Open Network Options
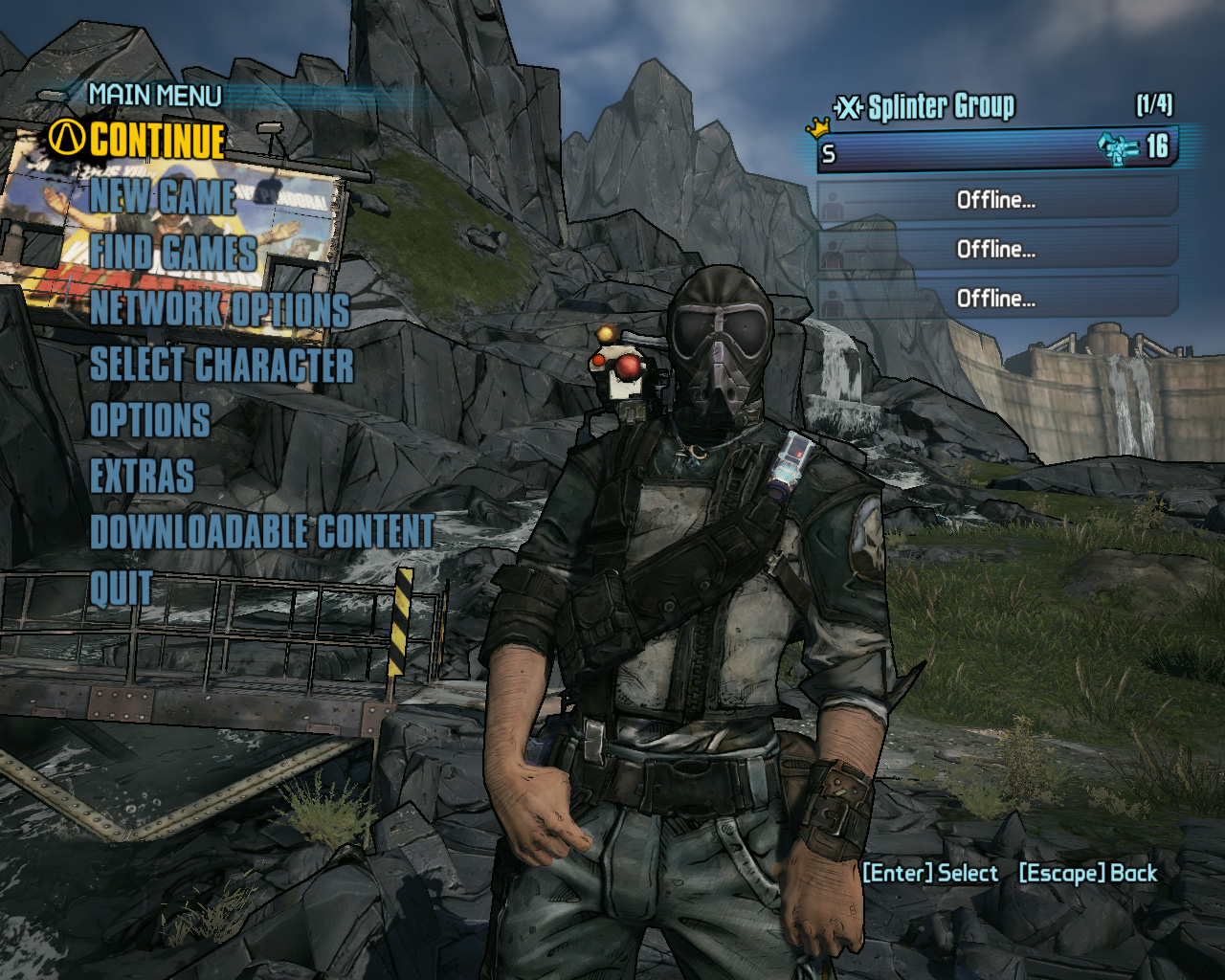The width and height of the screenshot is (1225, 980). pyautogui.click(x=220, y=309)
